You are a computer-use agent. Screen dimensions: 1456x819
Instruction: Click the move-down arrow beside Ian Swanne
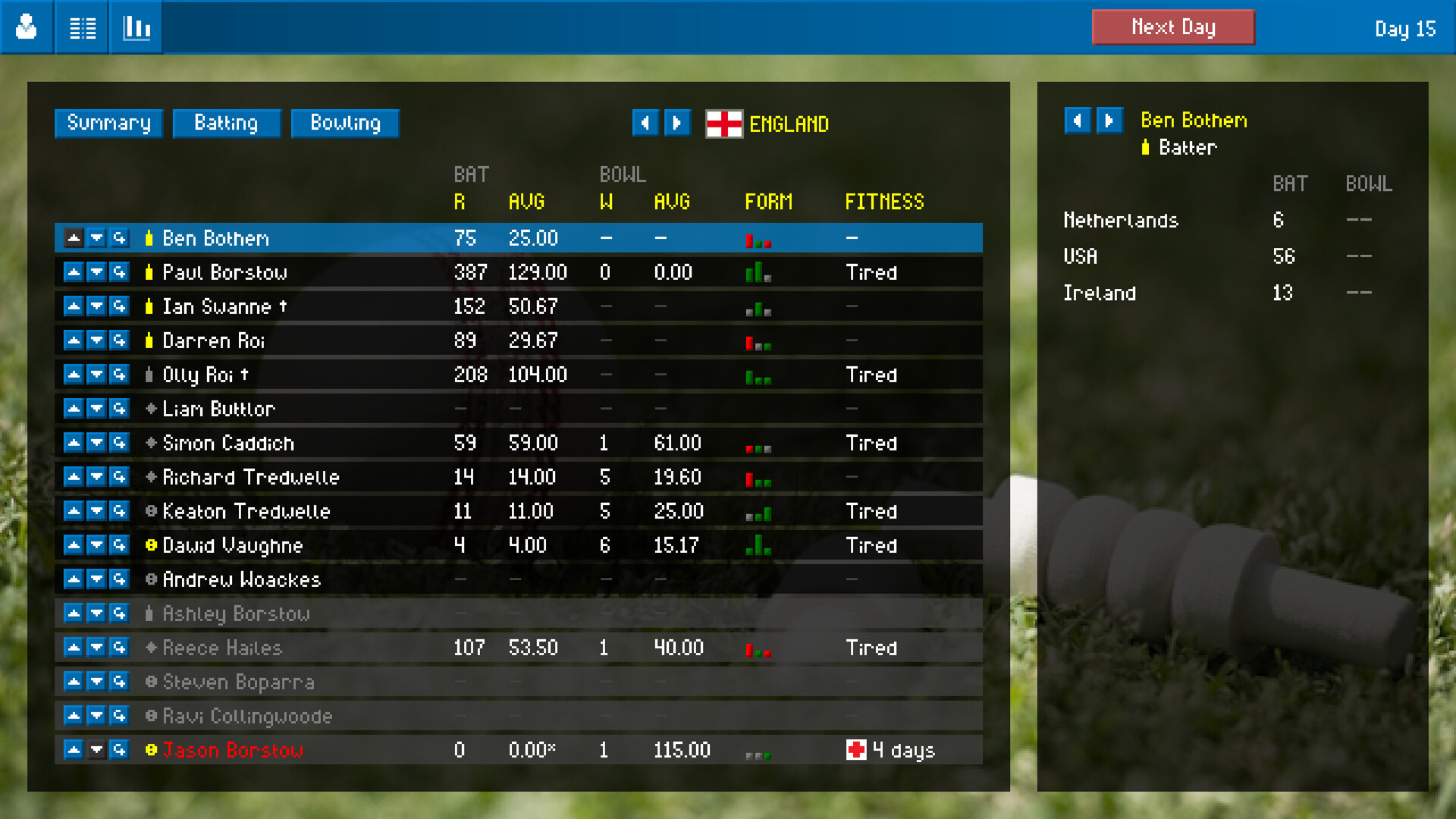point(96,306)
